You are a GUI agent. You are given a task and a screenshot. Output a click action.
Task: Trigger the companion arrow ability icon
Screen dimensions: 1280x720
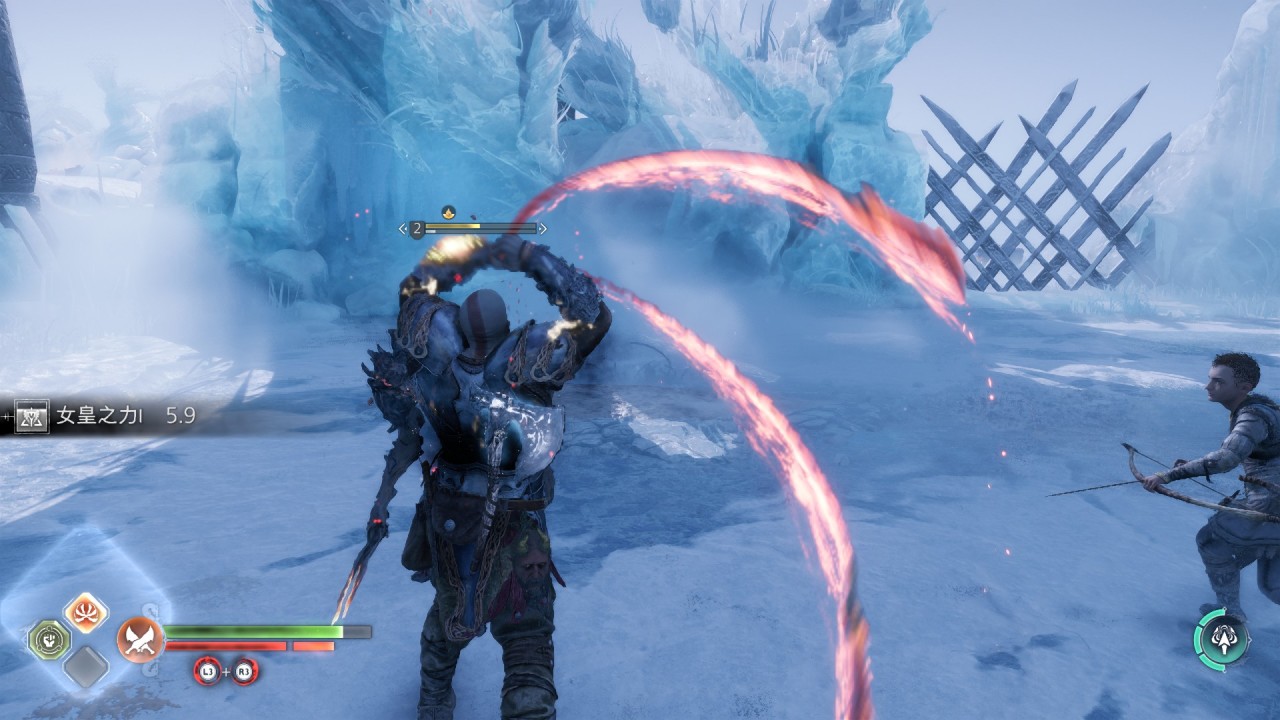(x=1221, y=637)
